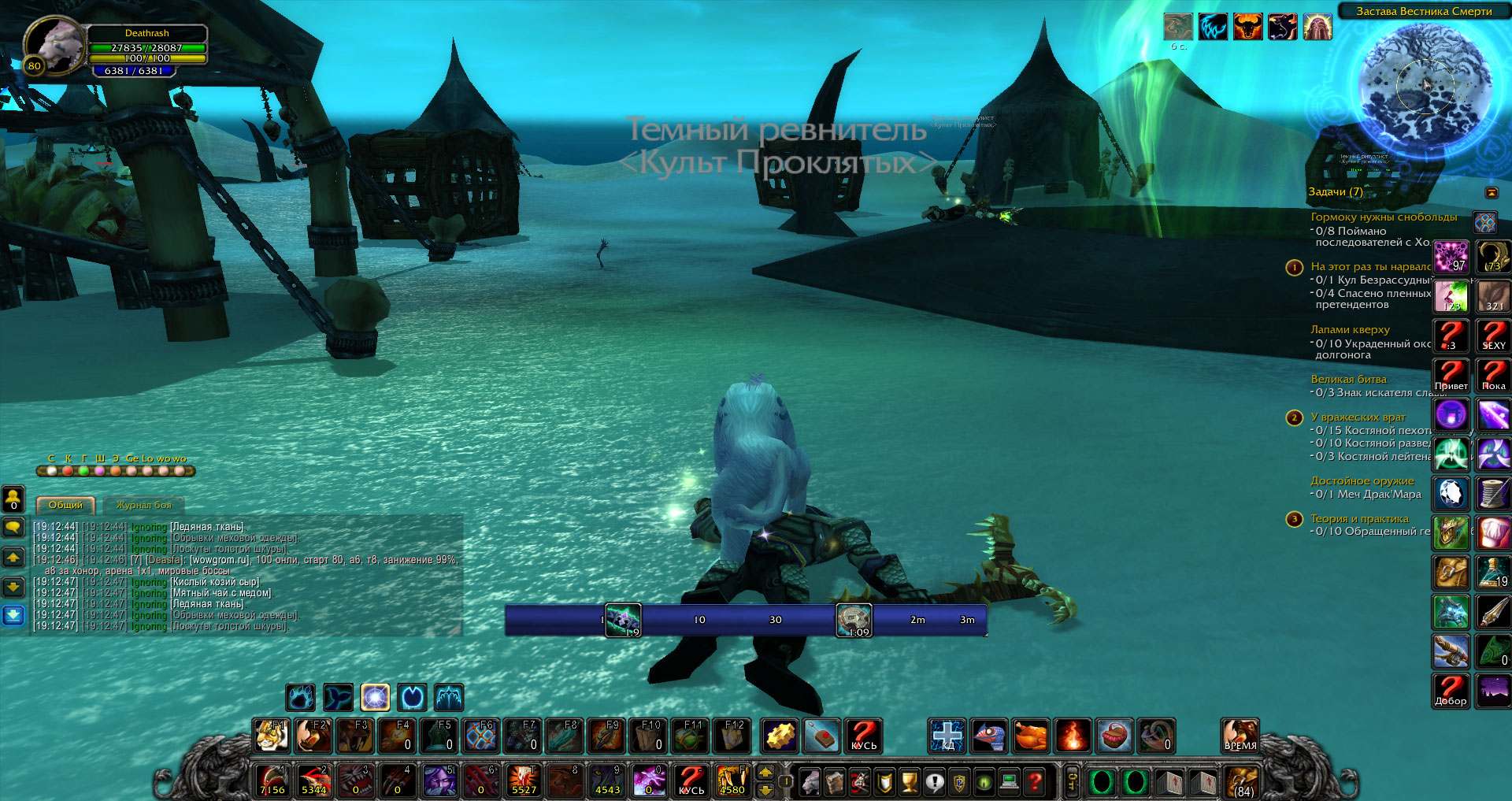The height and width of the screenshot is (801, 1512).
Task: Use the F1 tiger head ability slot
Action: pos(272,736)
